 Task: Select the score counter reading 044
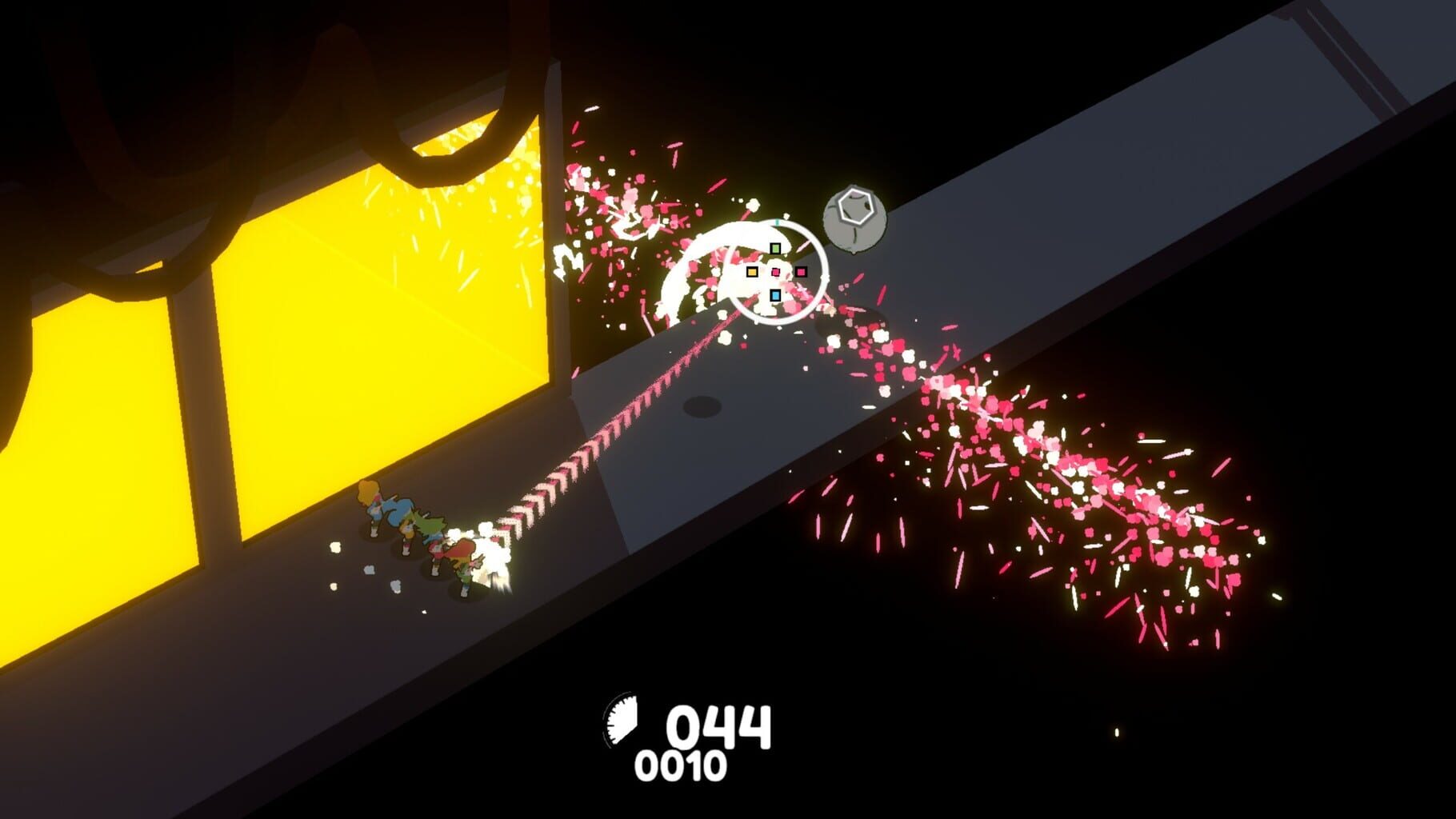click(720, 729)
